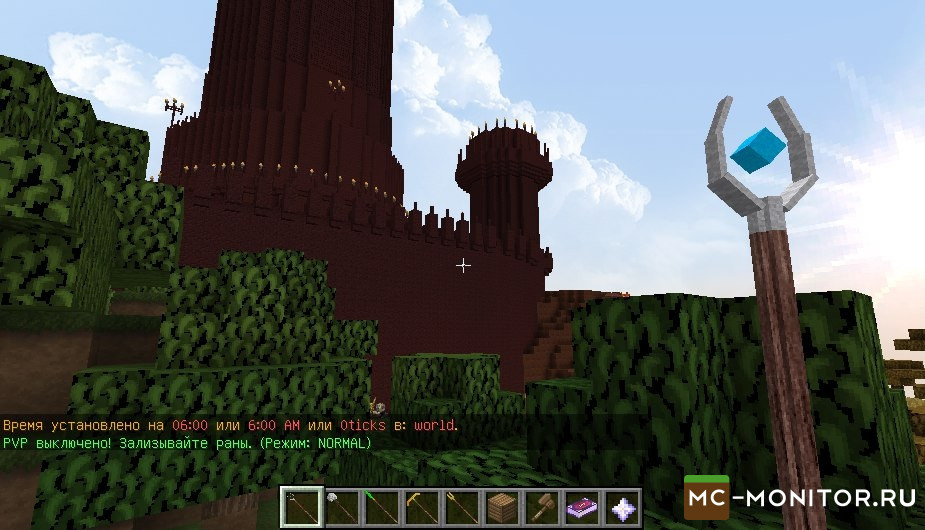Screen dimensions: 925x530
Task: Pick the gold fork-tipped staff slot
Action: pos(461,508)
